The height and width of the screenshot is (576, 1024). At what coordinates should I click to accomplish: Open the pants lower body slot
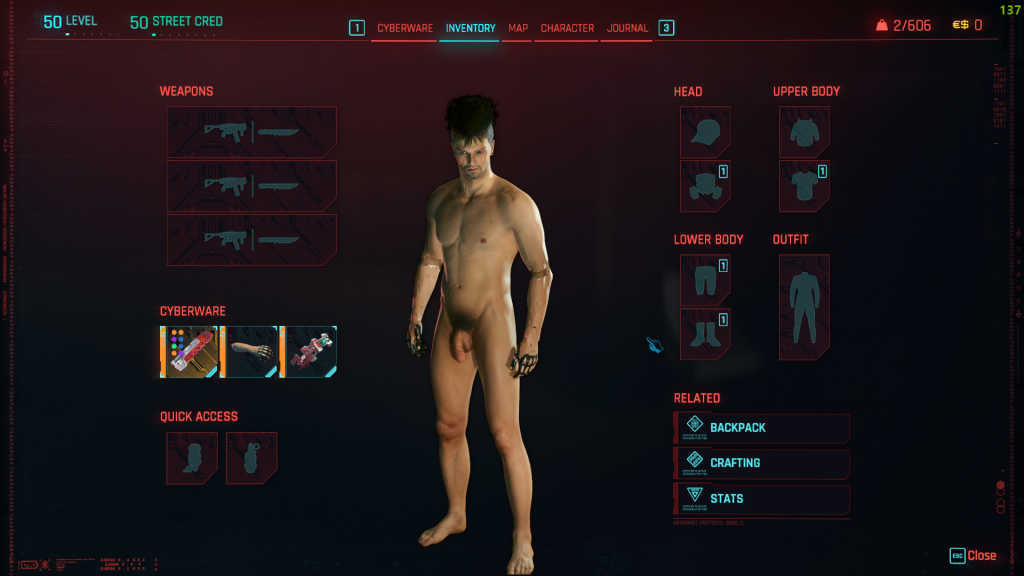click(705, 280)
